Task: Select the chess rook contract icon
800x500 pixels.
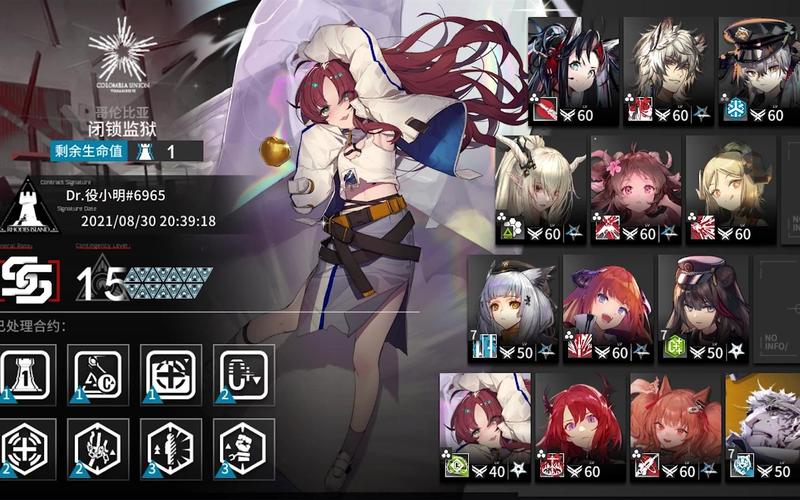Action: tap(27, 374)
